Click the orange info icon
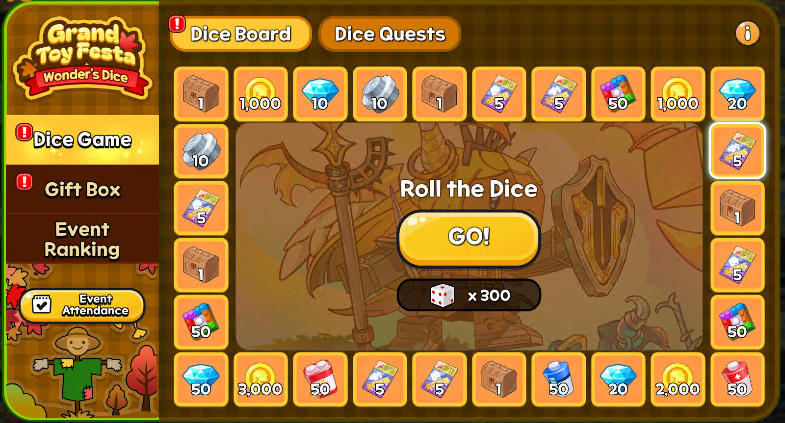 [x=747, y=34]
